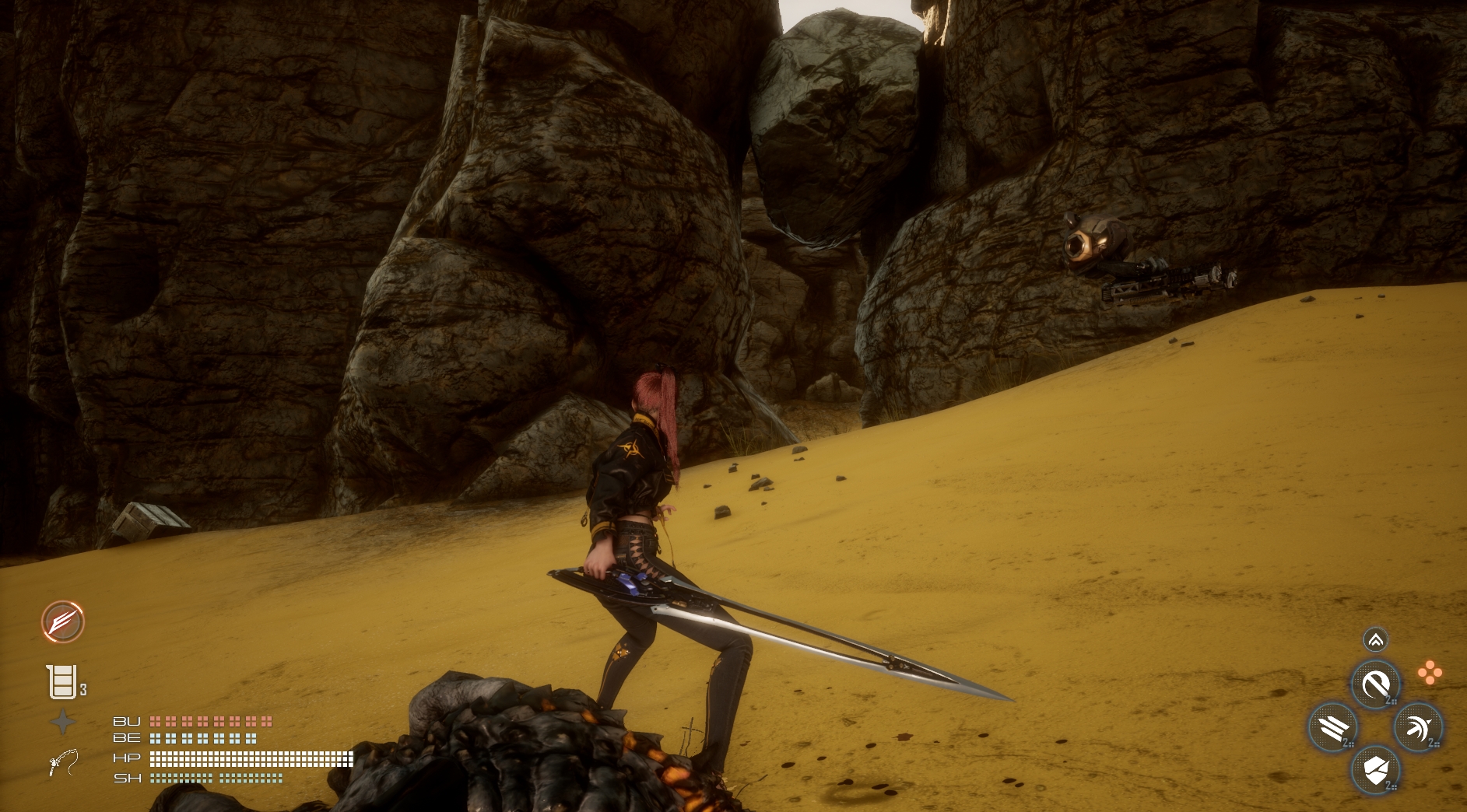Select the grey four-point star item slot
The height and width of the screenshot is (812, 1467).
63,723
